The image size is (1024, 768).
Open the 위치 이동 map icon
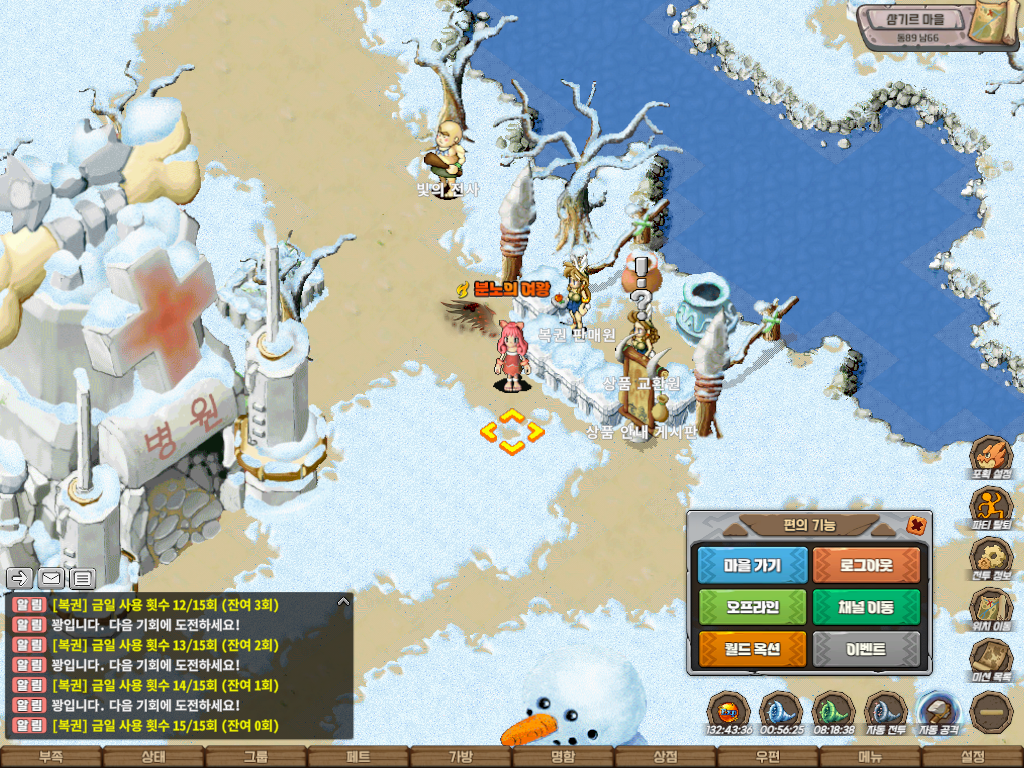[991, 608]
